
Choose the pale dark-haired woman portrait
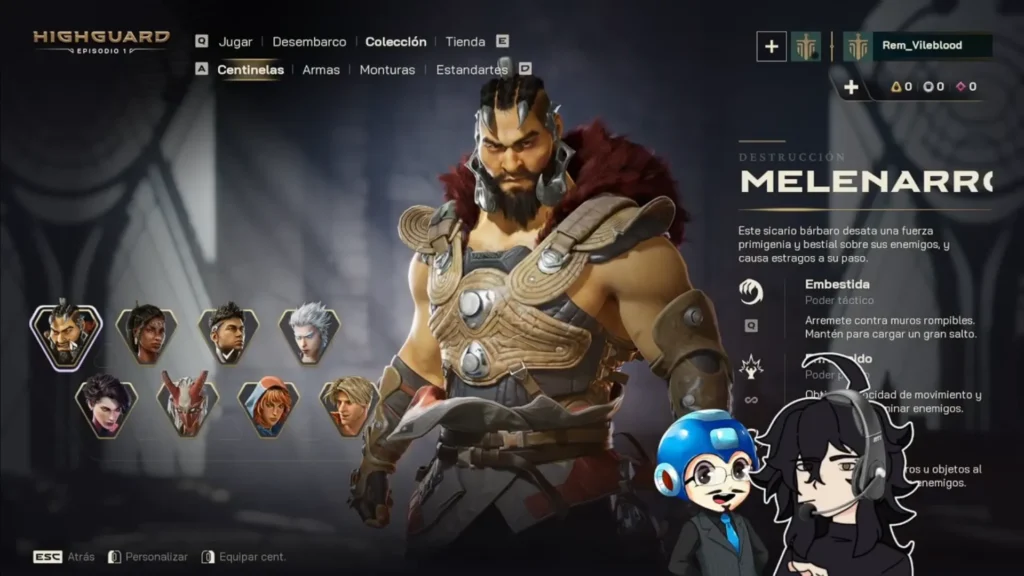pos(106,405)
